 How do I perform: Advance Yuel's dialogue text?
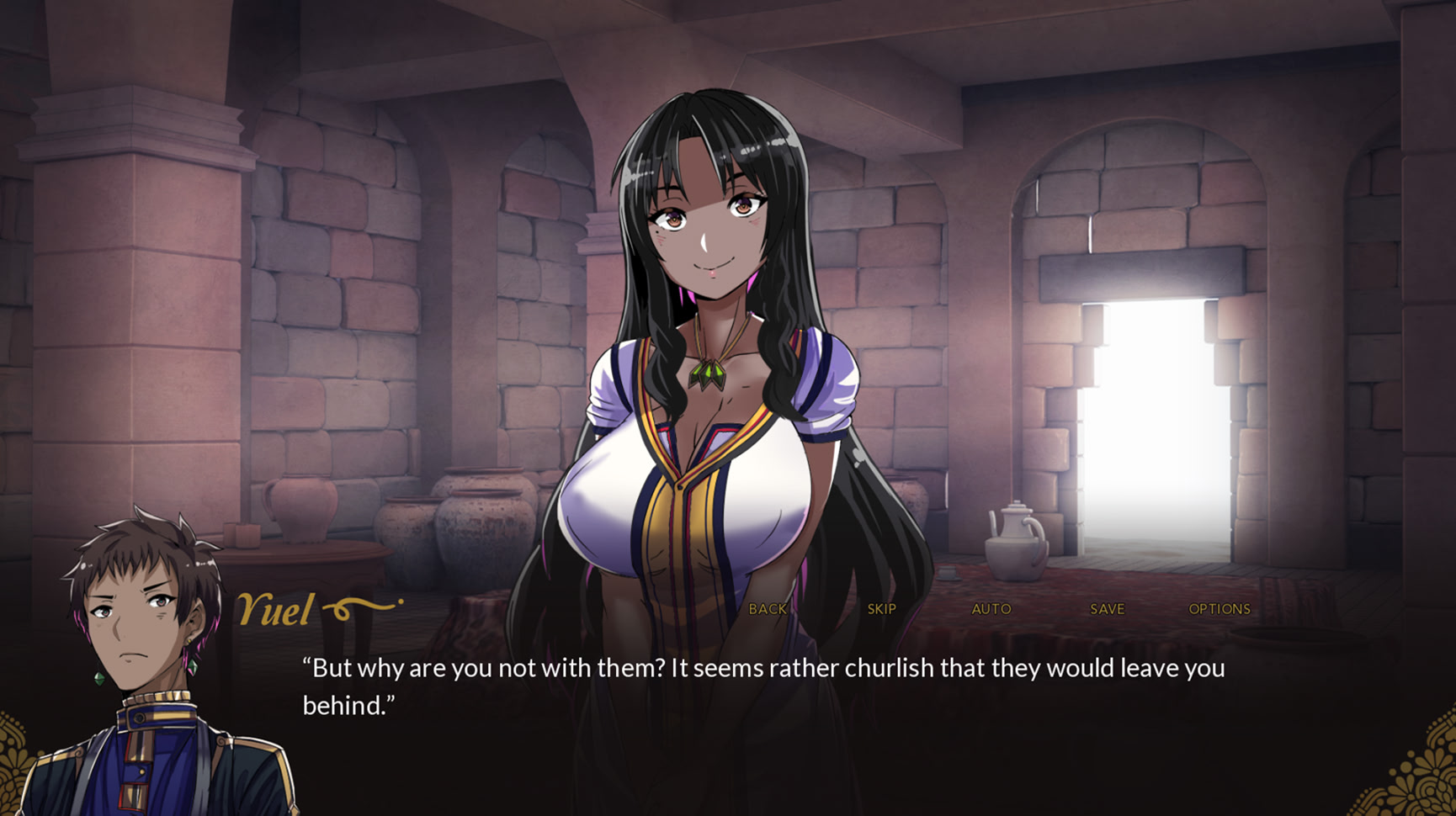[x=763, y=686]
